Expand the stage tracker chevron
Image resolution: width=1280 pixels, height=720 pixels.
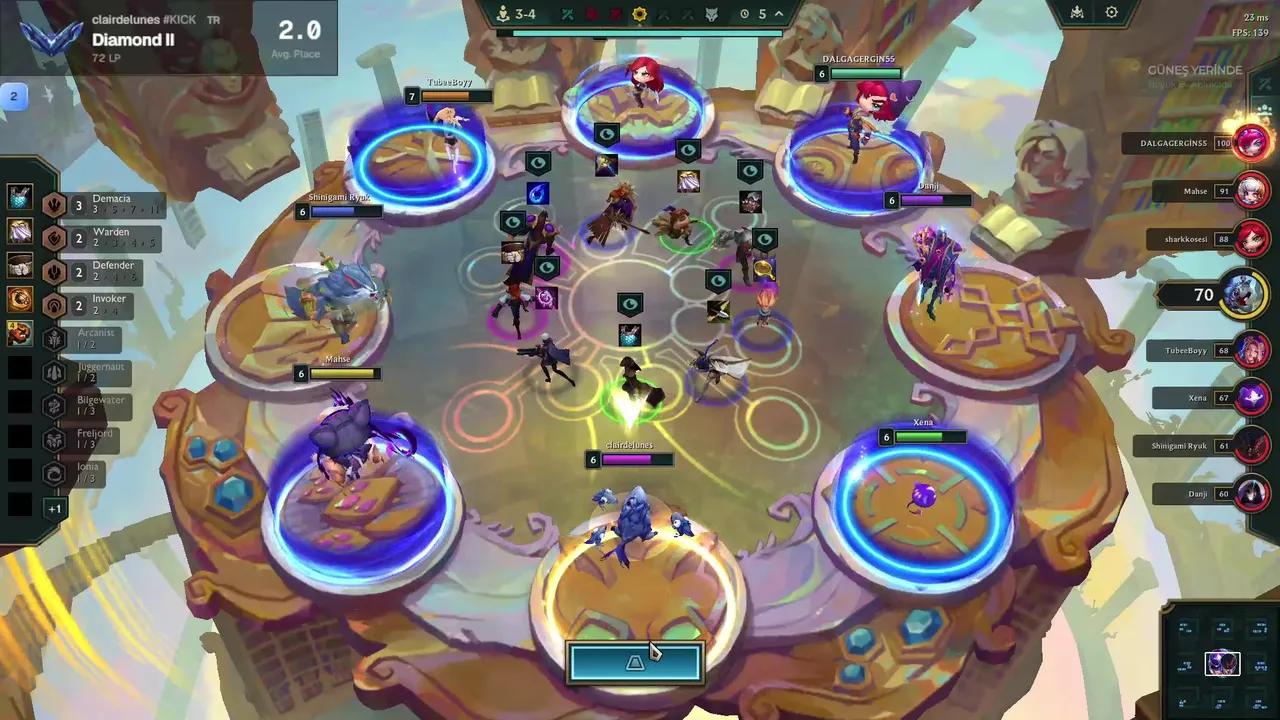[x=779, y=14]
